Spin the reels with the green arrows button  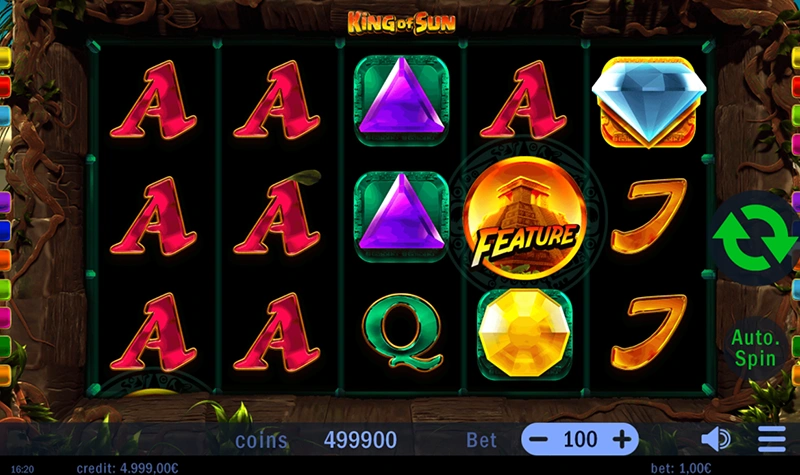[x=752, y=235]
